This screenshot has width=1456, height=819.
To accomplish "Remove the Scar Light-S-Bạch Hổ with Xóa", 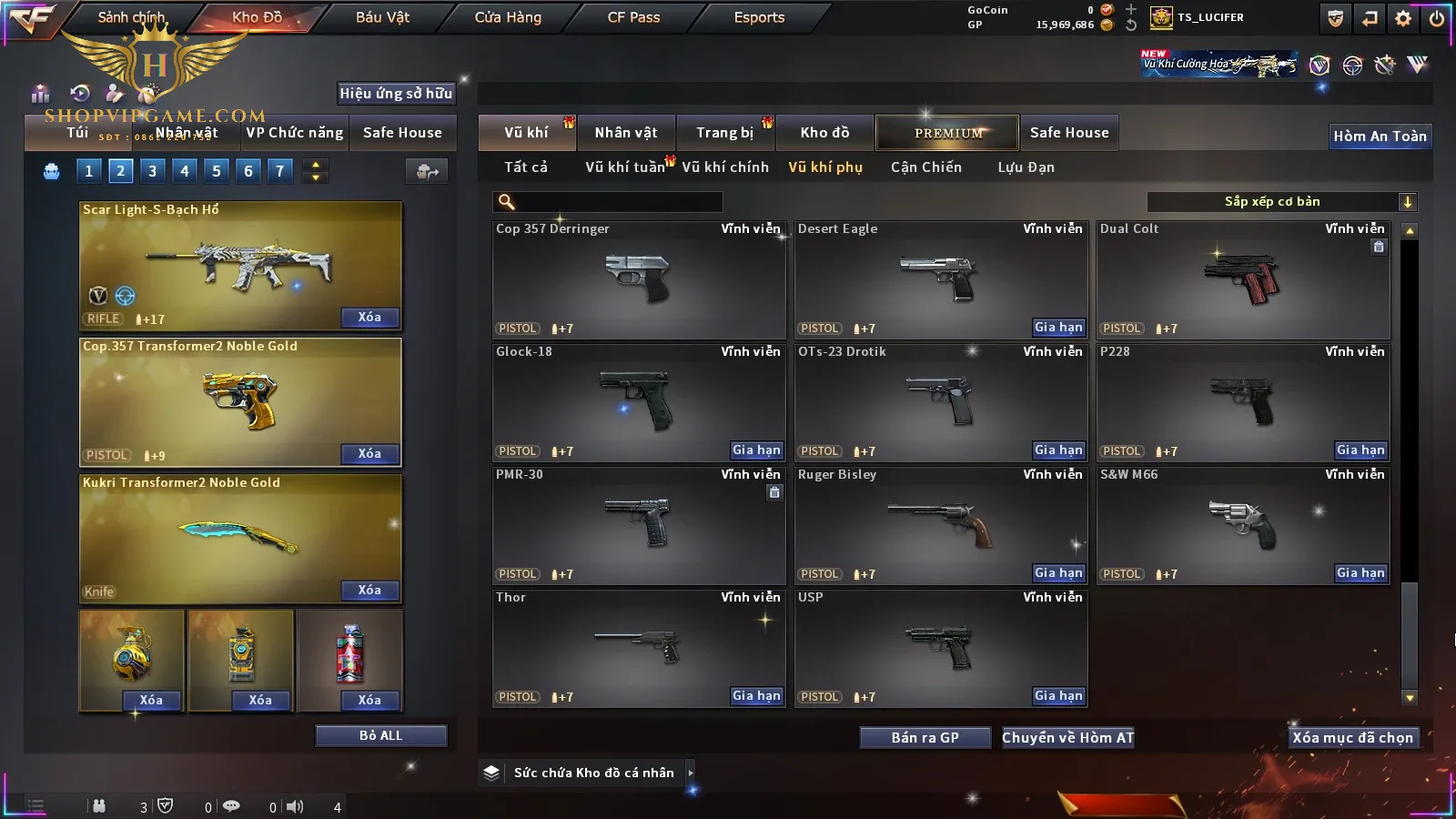I will tap(369, 318).
